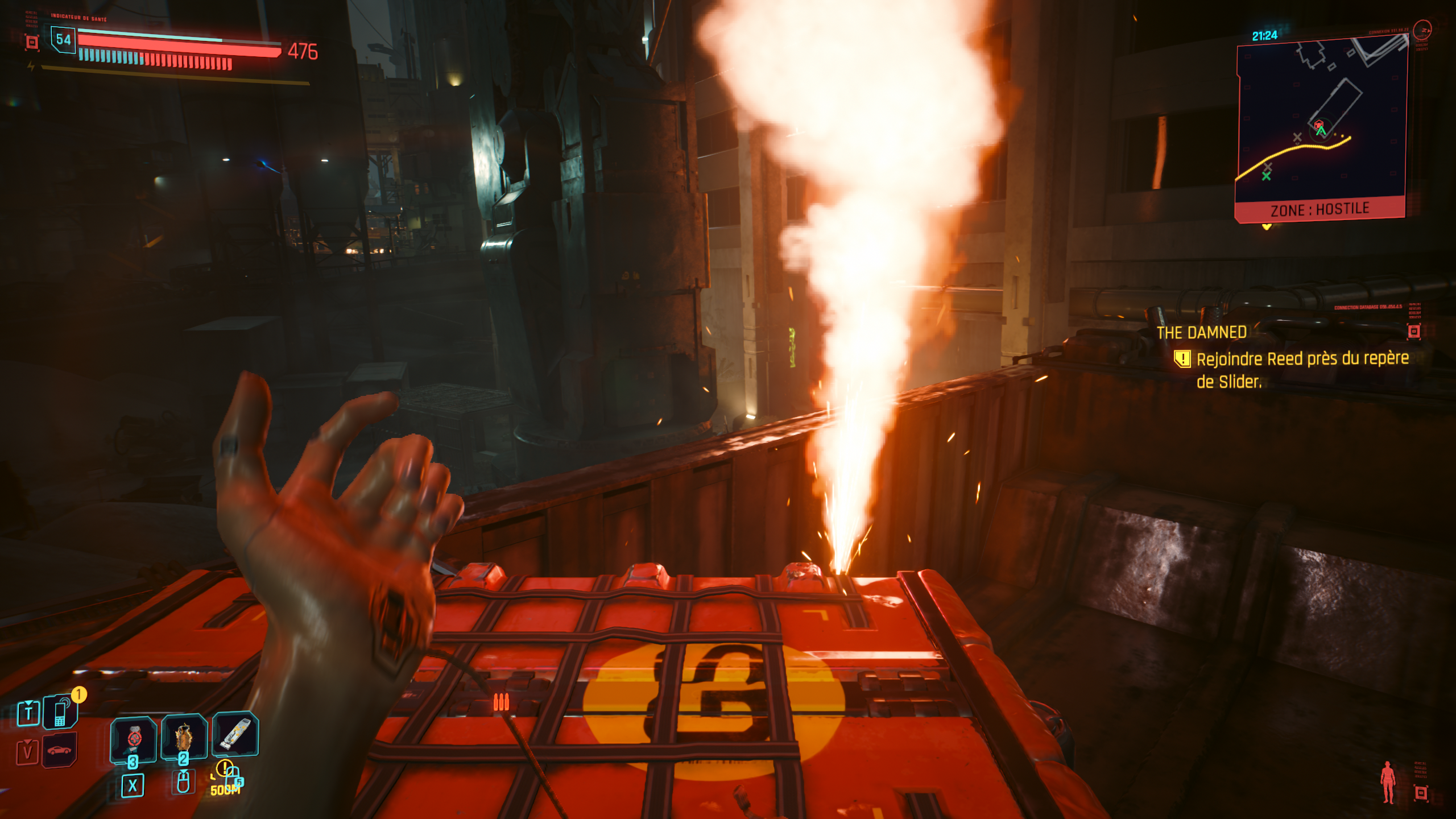Screen dimensions: 1456x819
Task: Click the minimap north compass icon
Action: coord(1422,30)
